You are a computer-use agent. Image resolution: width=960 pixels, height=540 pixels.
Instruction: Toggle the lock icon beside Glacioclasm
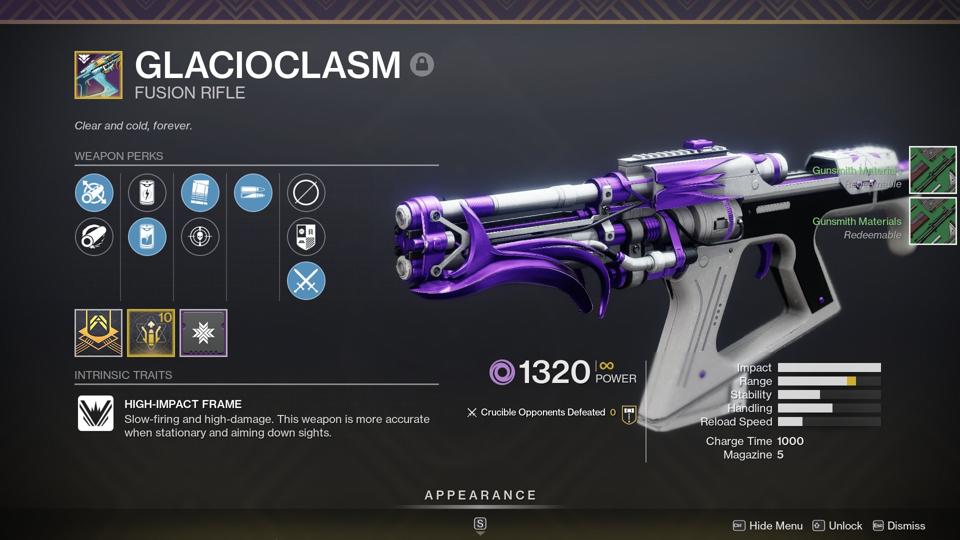pyautogui.click(x=422, y=65)
